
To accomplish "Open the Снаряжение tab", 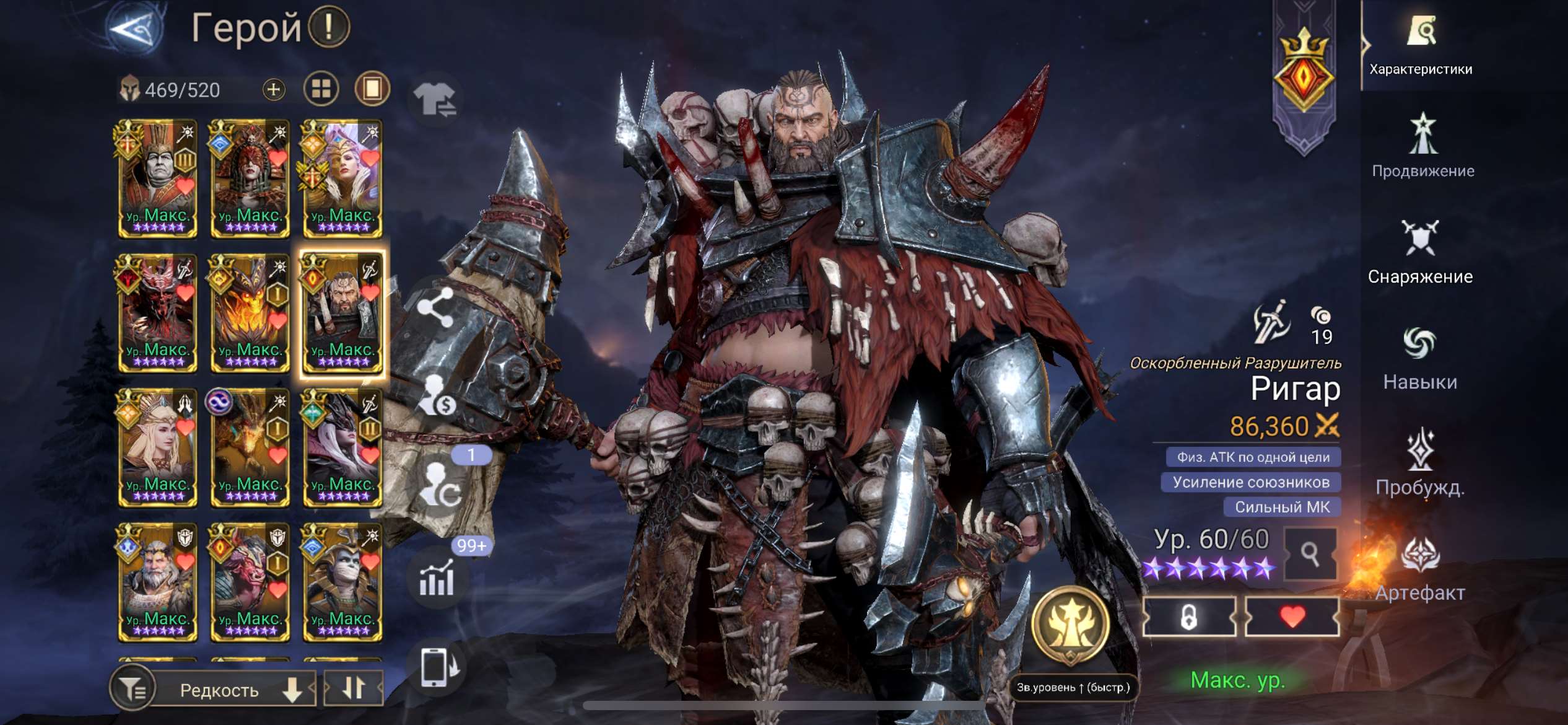I will coord(1420,252).
